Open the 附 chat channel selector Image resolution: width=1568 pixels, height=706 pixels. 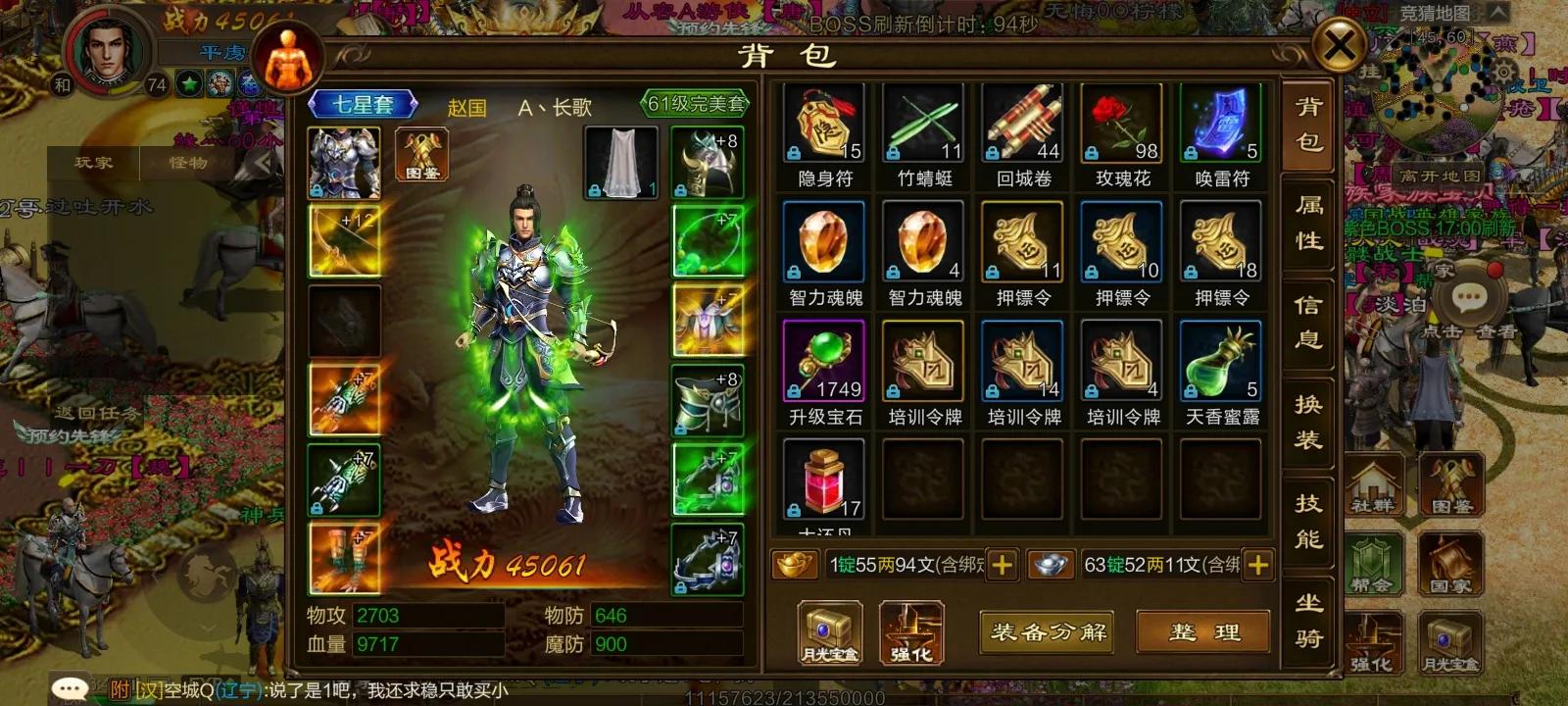click(118, 689)
